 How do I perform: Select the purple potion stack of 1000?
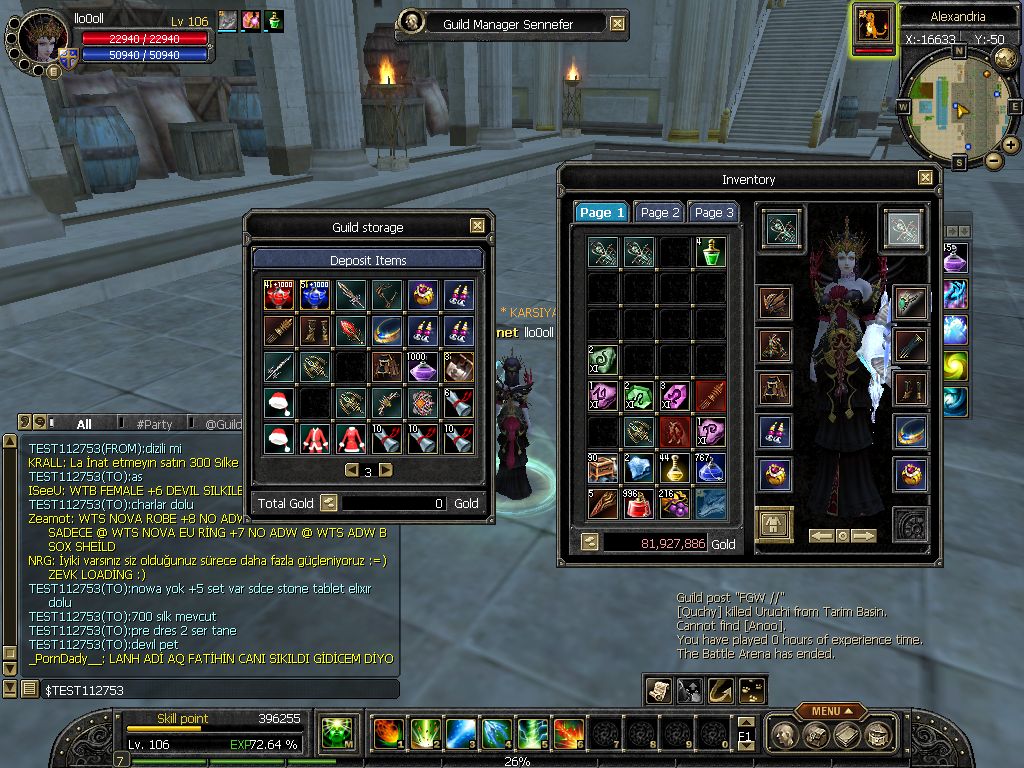423,367
